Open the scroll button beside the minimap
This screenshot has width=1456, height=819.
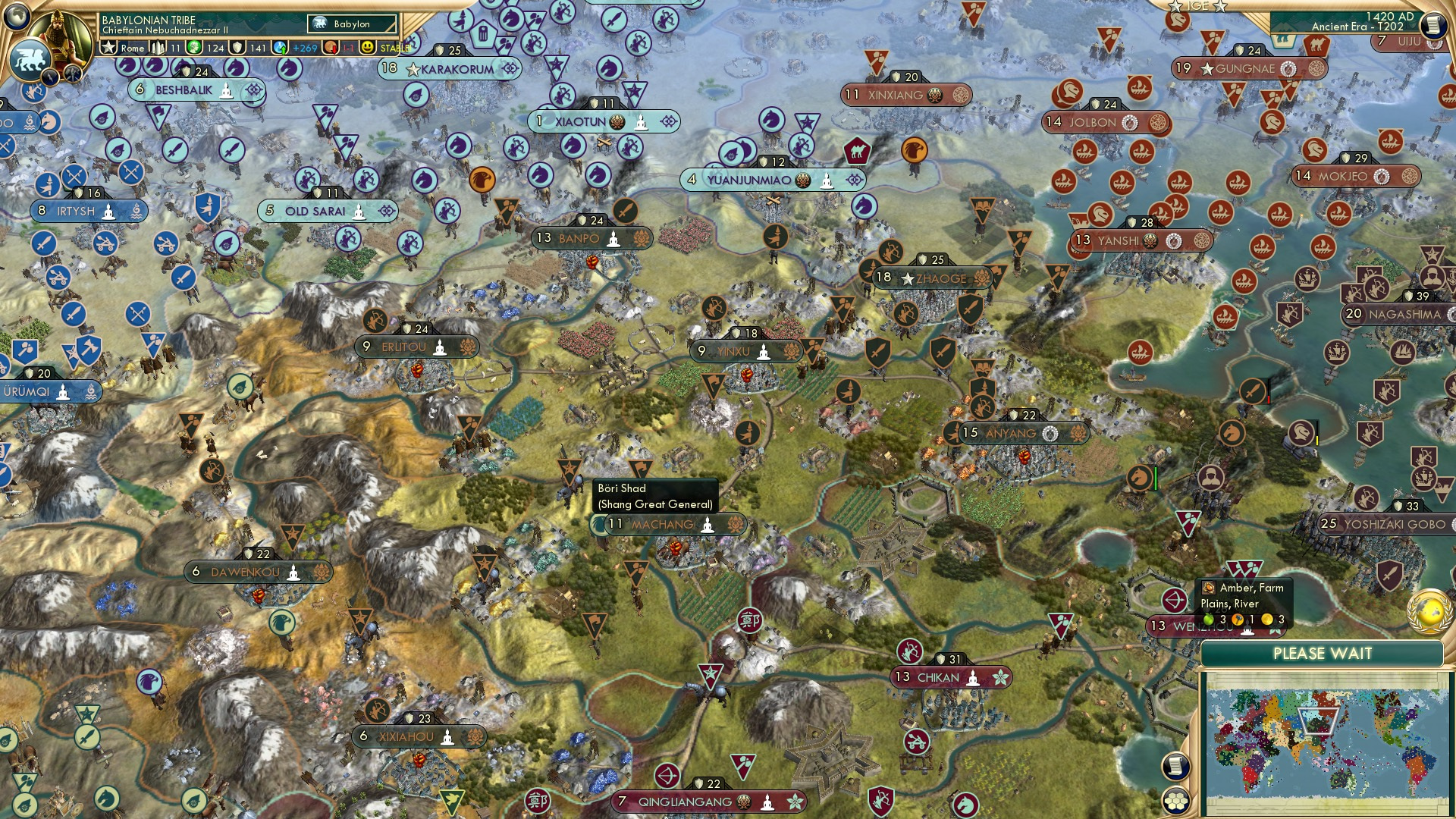(x=1175, y=767)
